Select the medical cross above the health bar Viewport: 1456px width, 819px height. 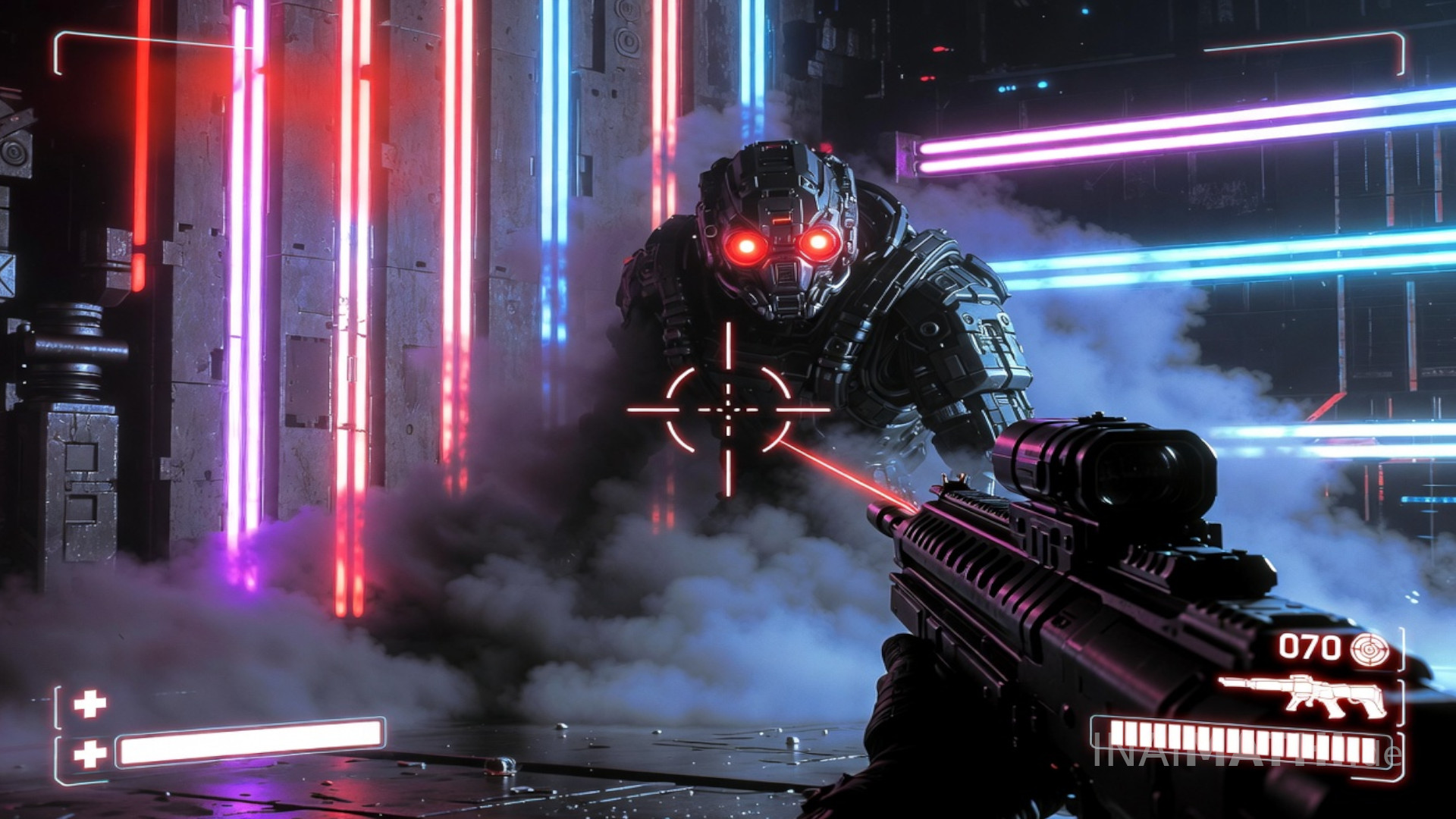pyautogui.click(x=89, y=704)
